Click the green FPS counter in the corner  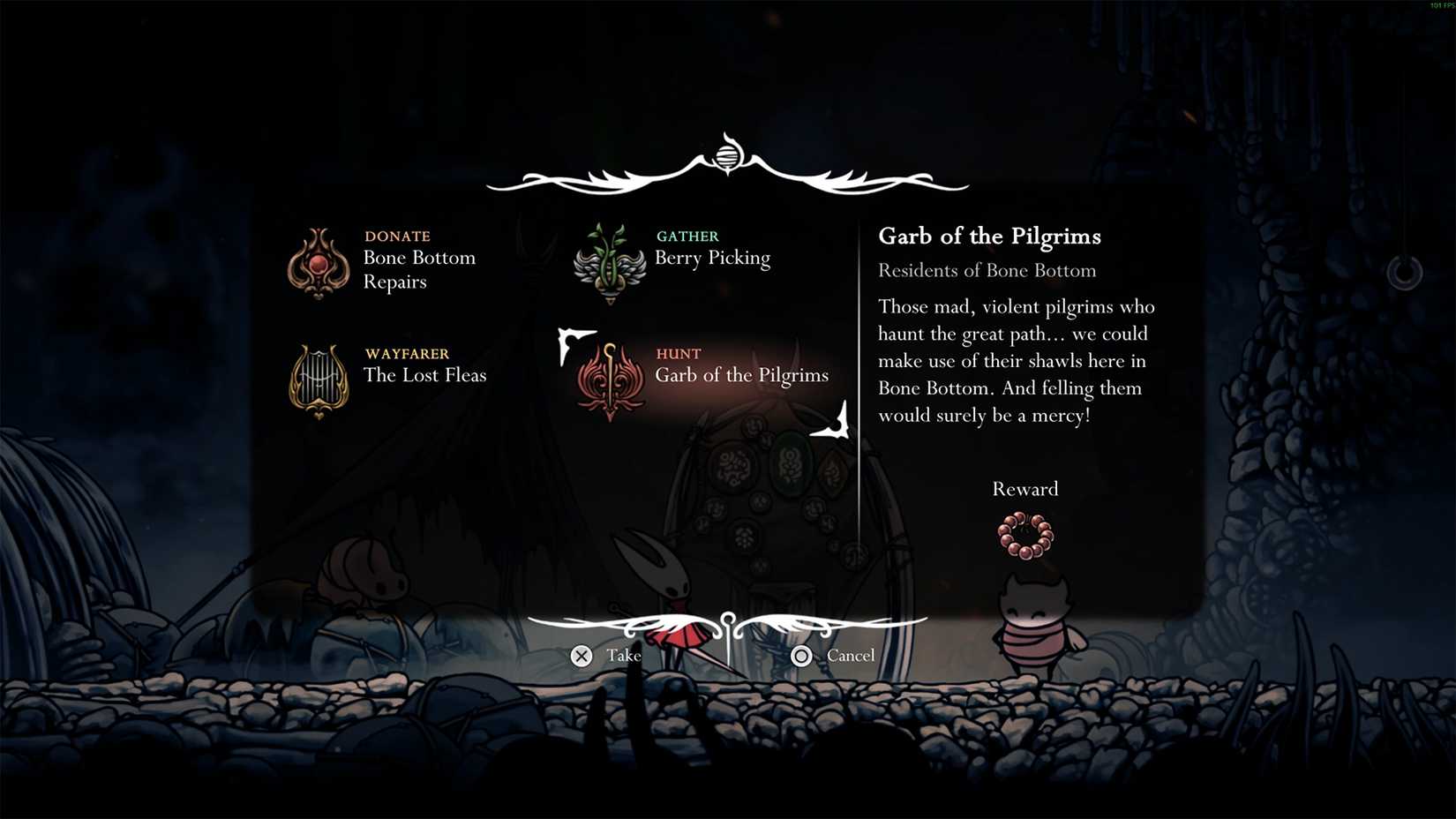(1441, 5)
